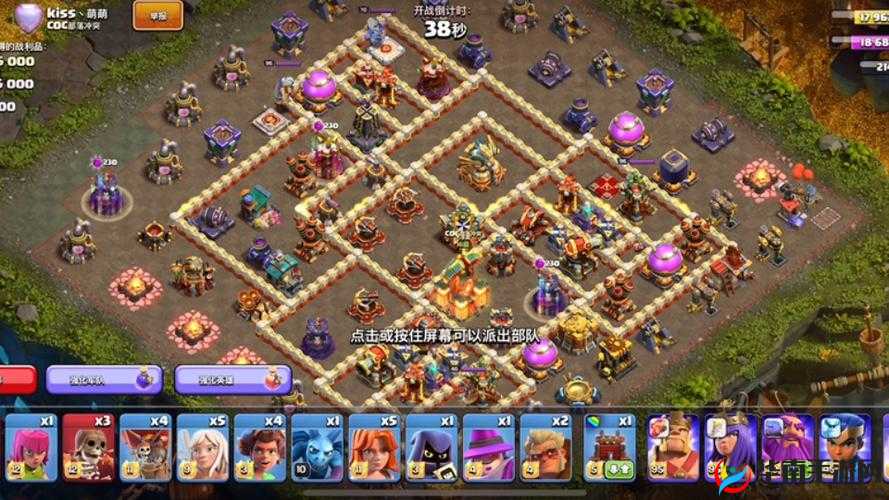Choose the black-hooded troop card
The image size is (889, 500).
point(431,447)
